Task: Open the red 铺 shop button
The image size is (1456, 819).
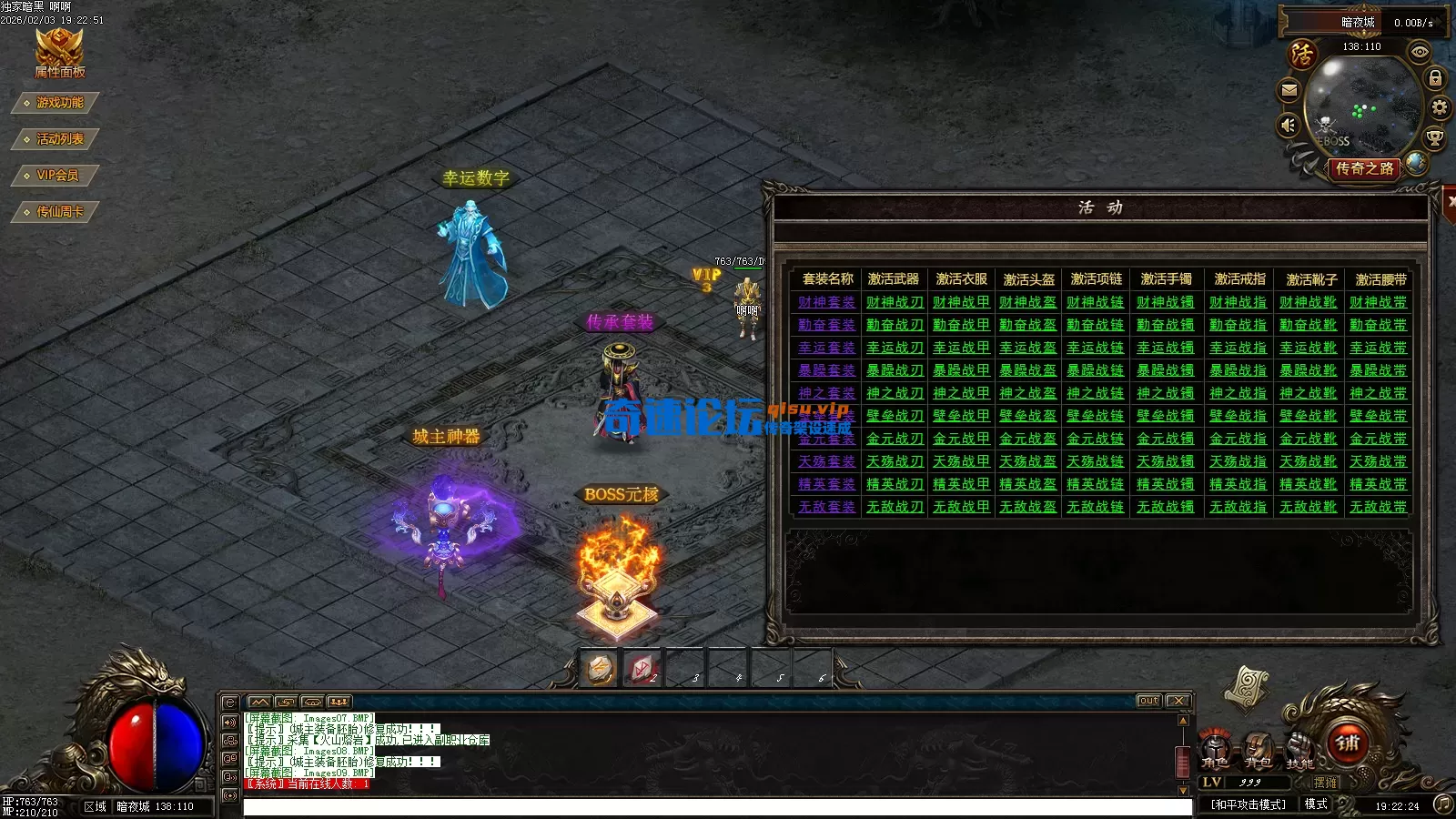Action: point(1348,743)
